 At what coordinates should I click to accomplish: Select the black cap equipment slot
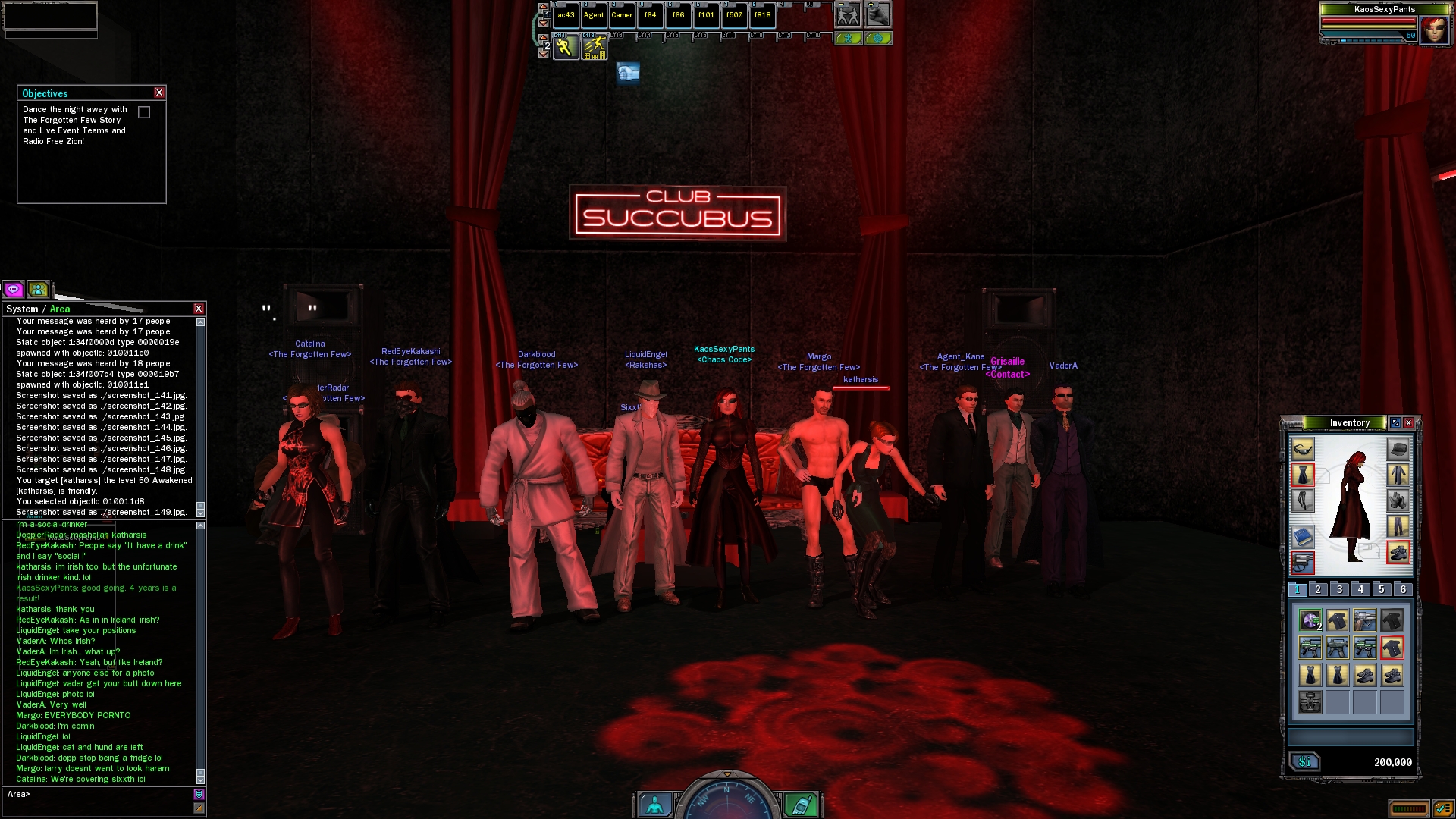(x=1398, y=449)
